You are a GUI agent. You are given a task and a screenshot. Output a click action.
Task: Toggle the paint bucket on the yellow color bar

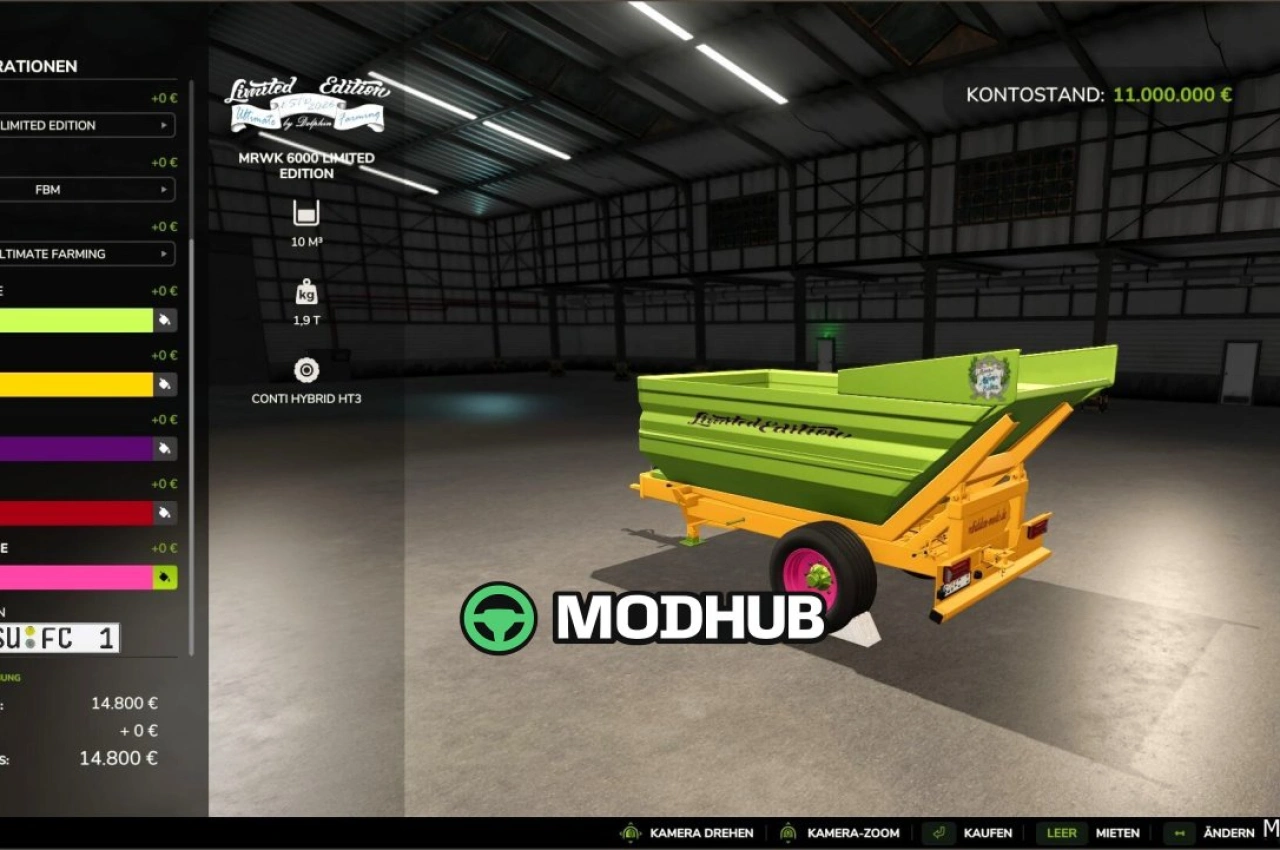166,384
